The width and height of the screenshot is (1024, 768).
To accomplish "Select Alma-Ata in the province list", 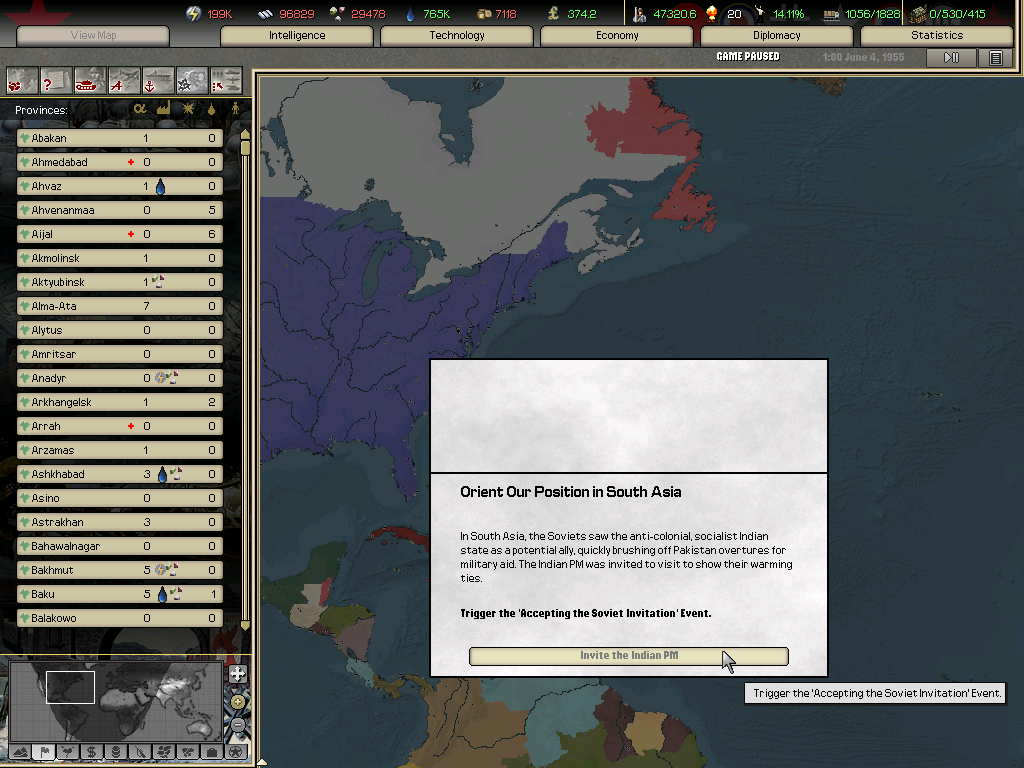I will coord(120,306).
